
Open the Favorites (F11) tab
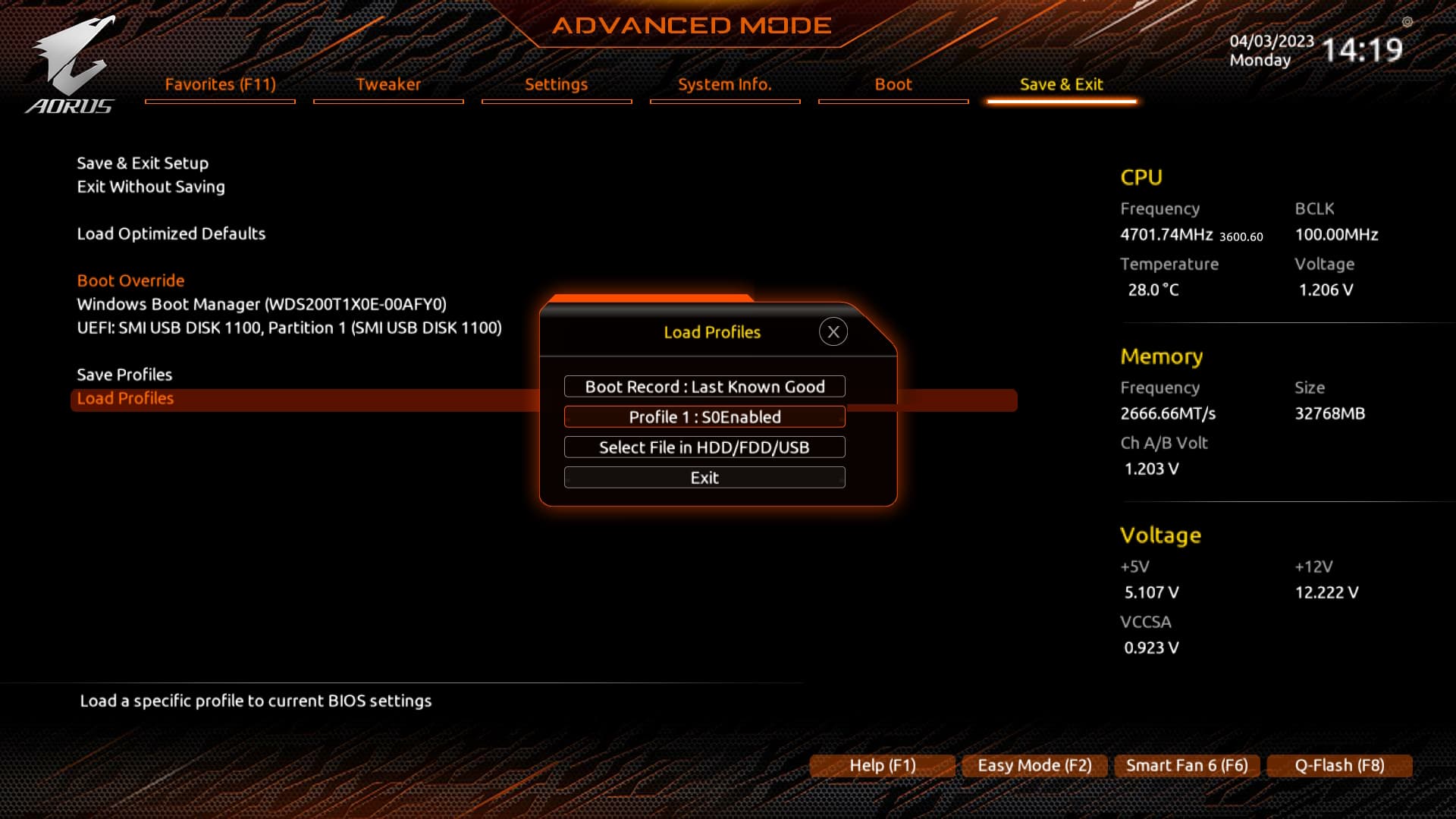(x=219, y=84)
